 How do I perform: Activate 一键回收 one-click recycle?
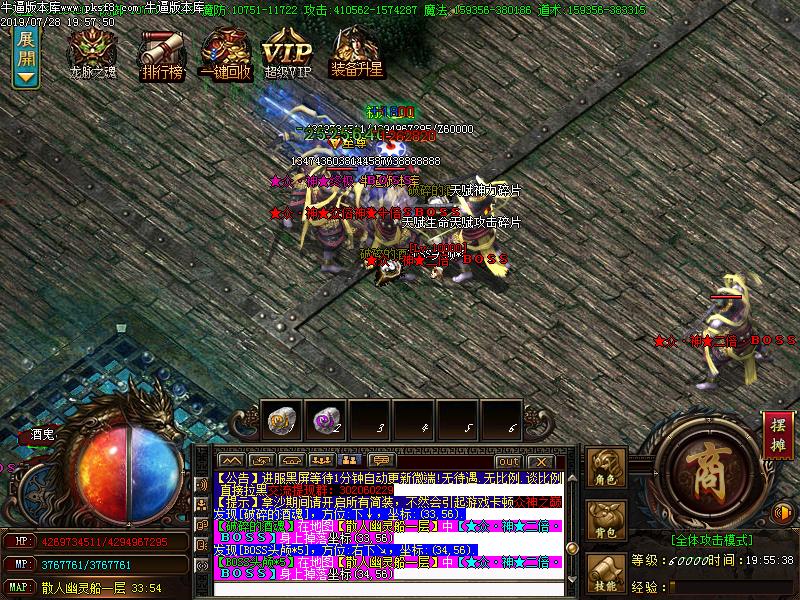(225, 52)
